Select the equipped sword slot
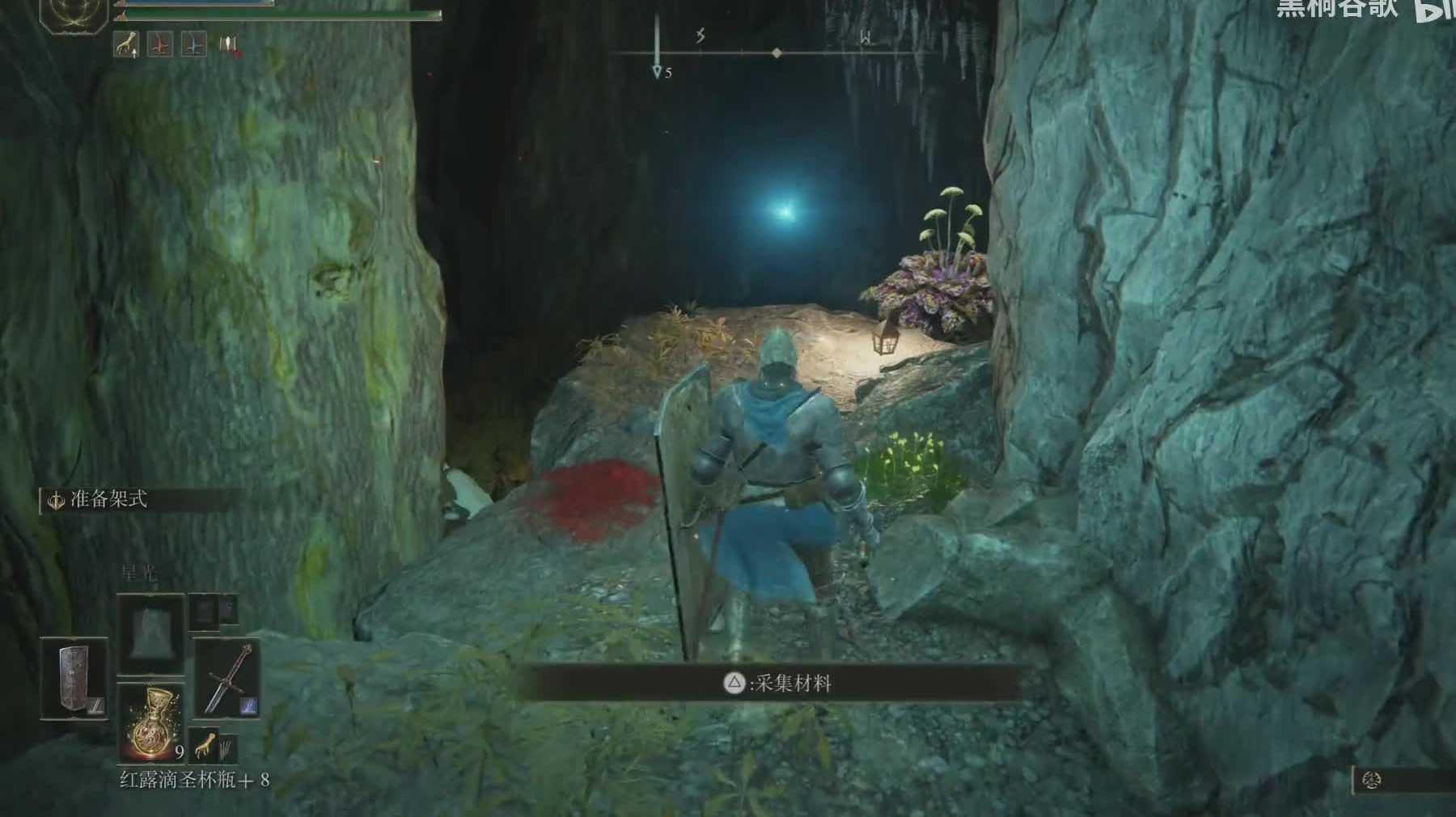 point(226,678)
